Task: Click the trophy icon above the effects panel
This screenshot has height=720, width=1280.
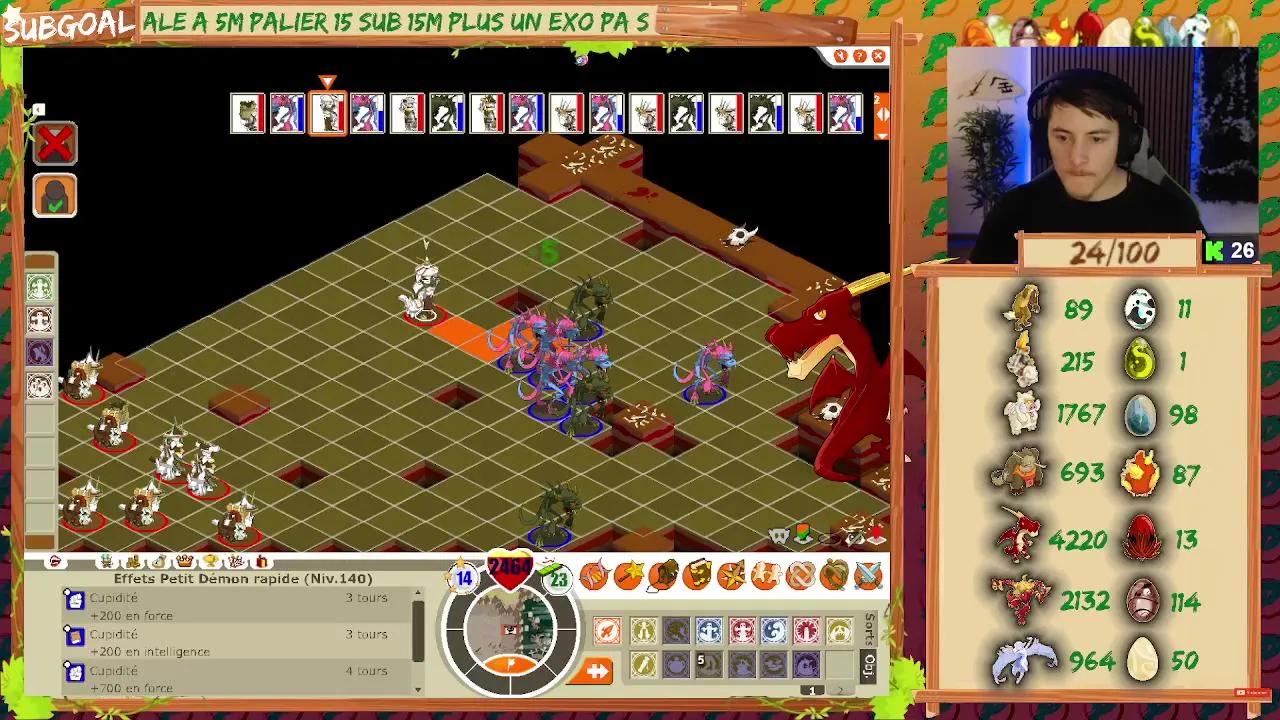Action: tap(210, 561)
